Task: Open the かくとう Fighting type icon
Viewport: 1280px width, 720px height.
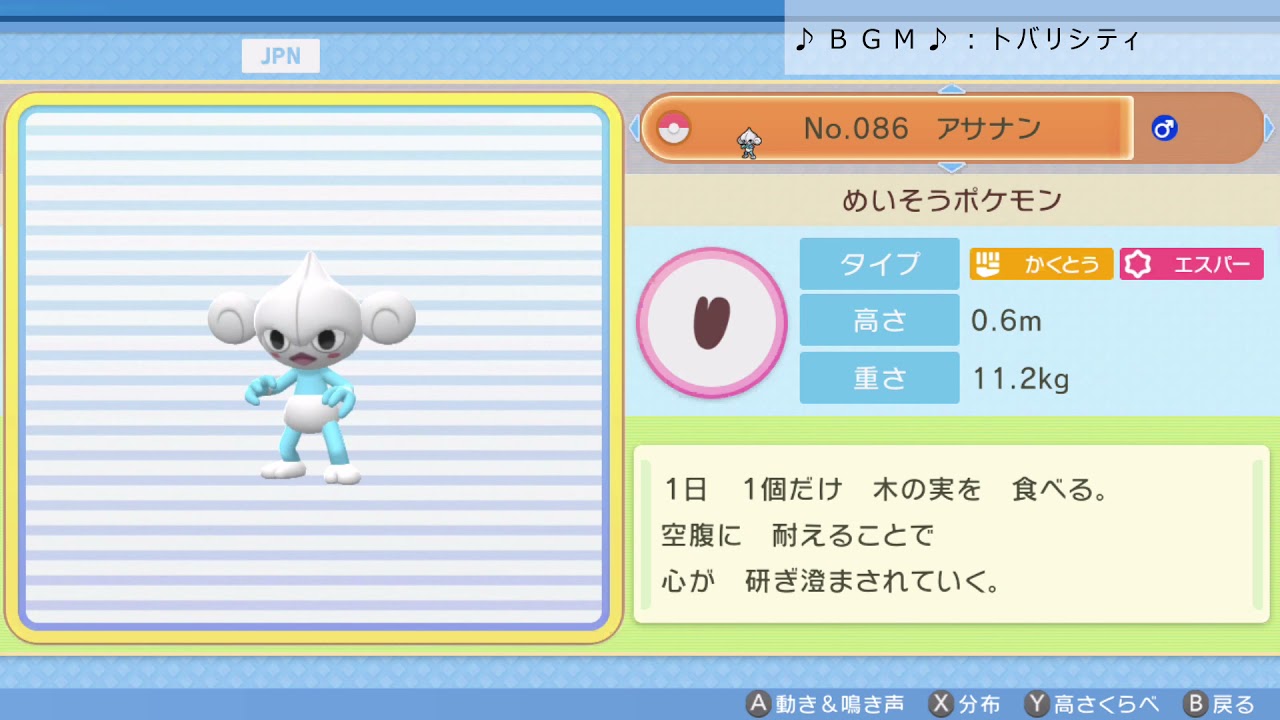Action: 1040,264
